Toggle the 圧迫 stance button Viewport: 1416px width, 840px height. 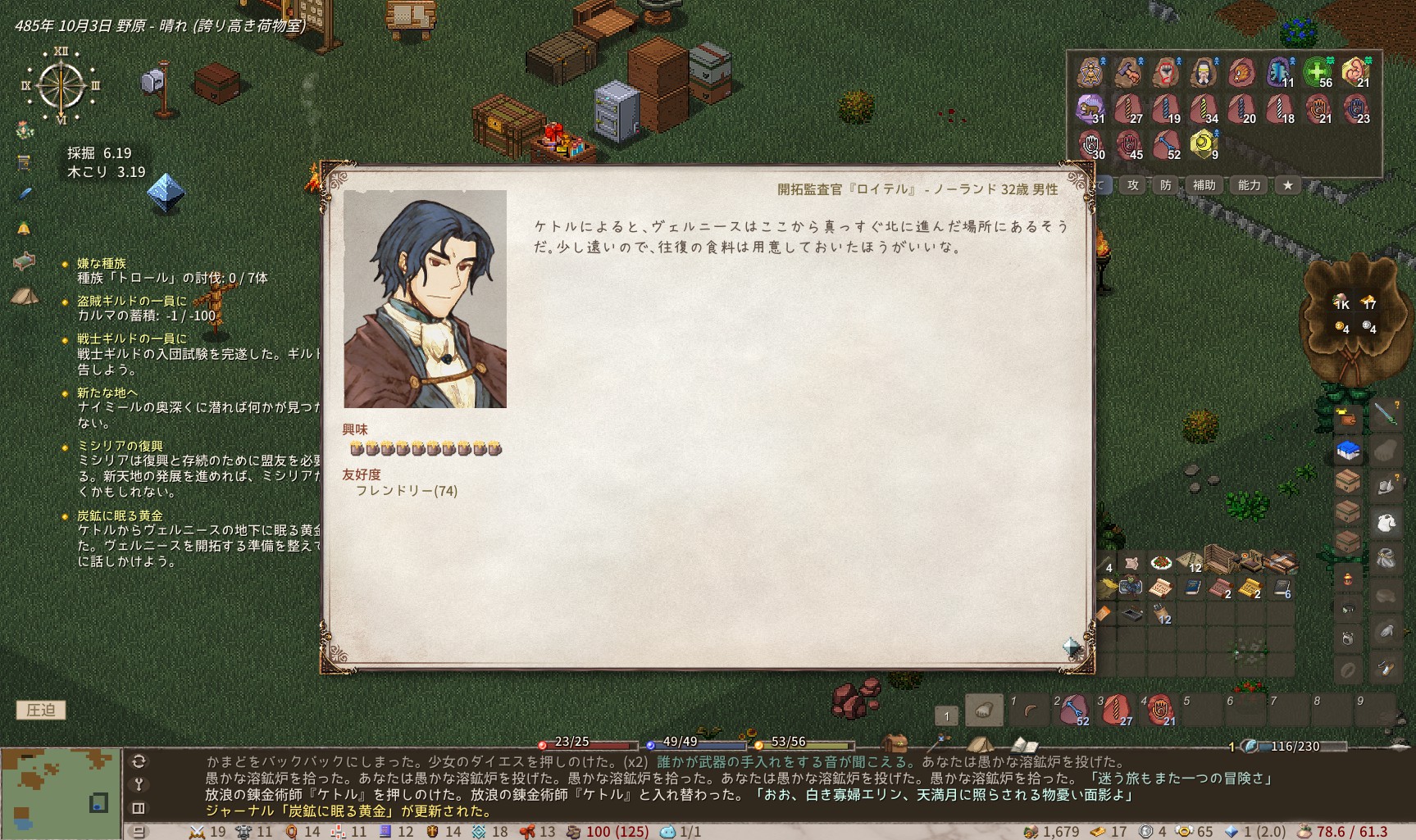(41, 710)
